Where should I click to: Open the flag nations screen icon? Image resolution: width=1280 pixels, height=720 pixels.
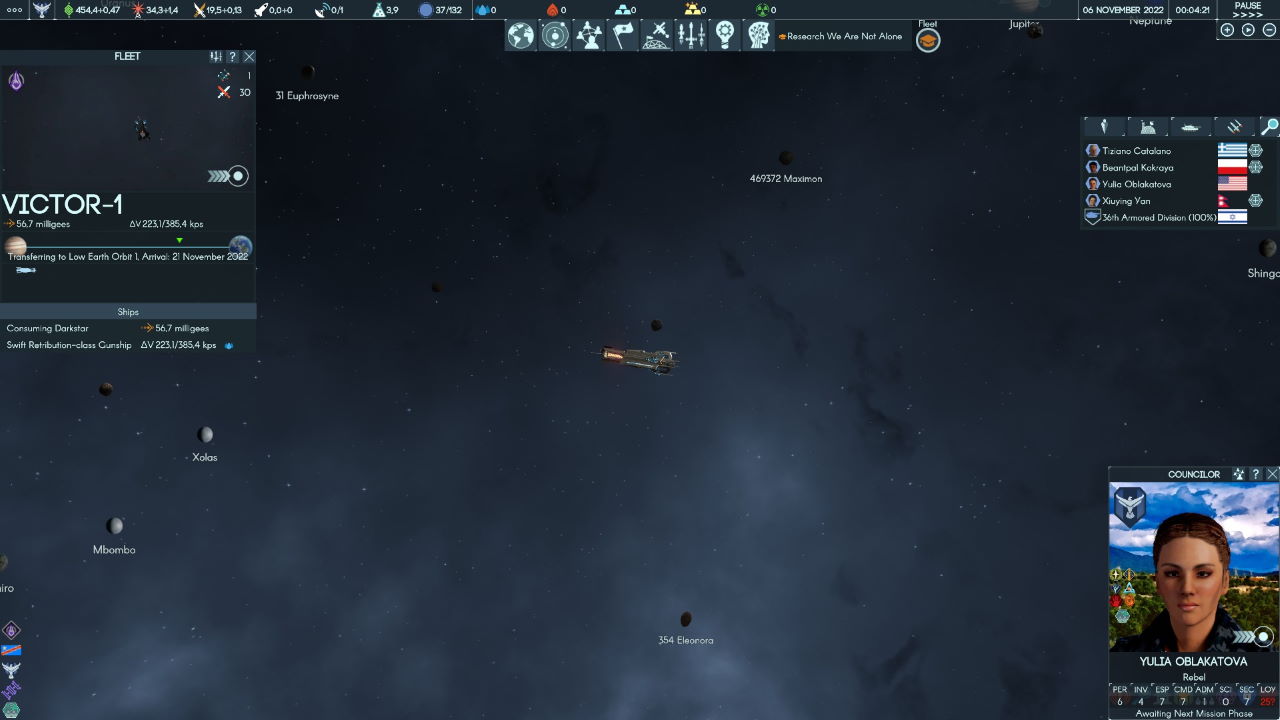click(623, 36)
